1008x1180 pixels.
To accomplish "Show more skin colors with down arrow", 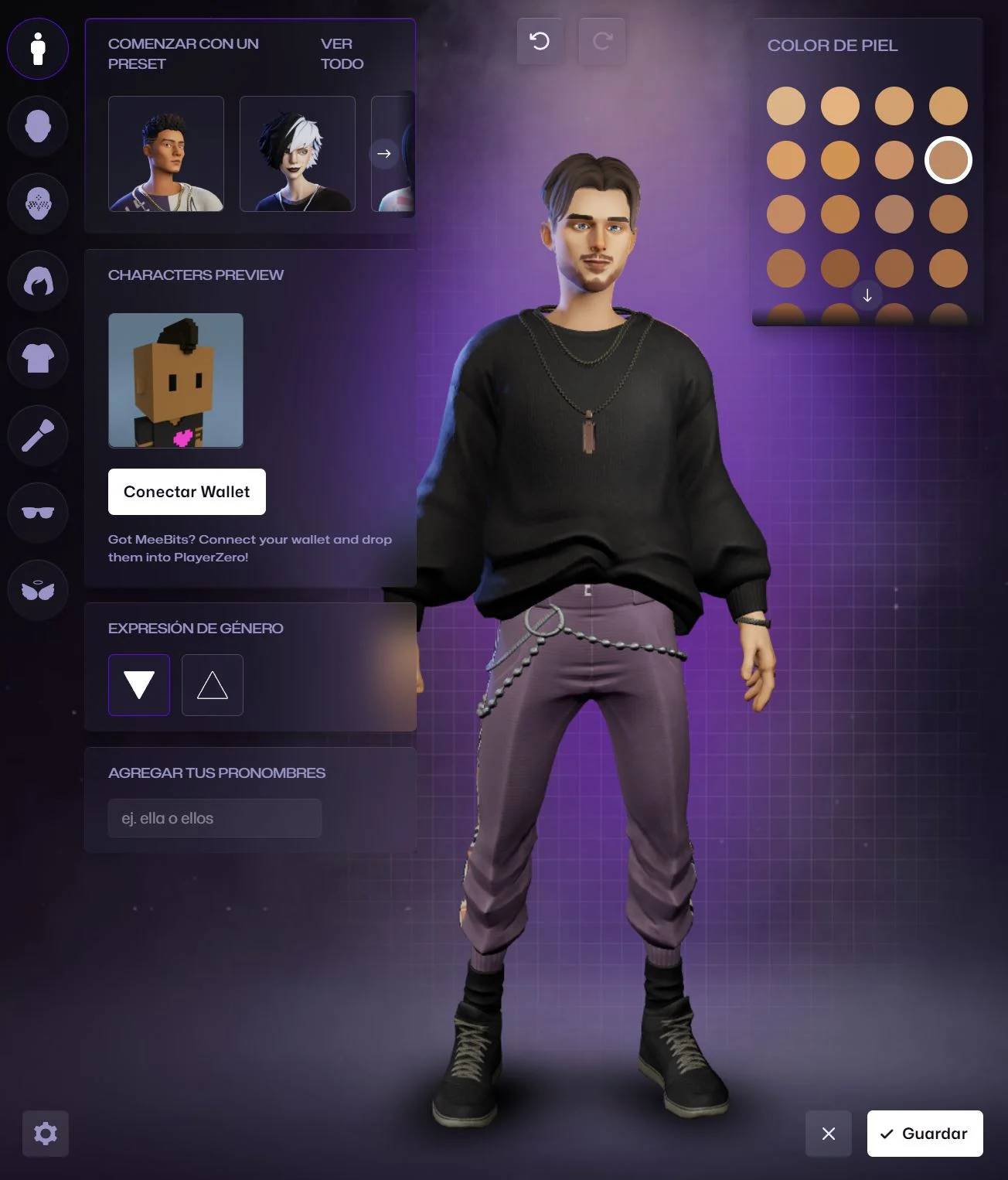I will (867, 295).
